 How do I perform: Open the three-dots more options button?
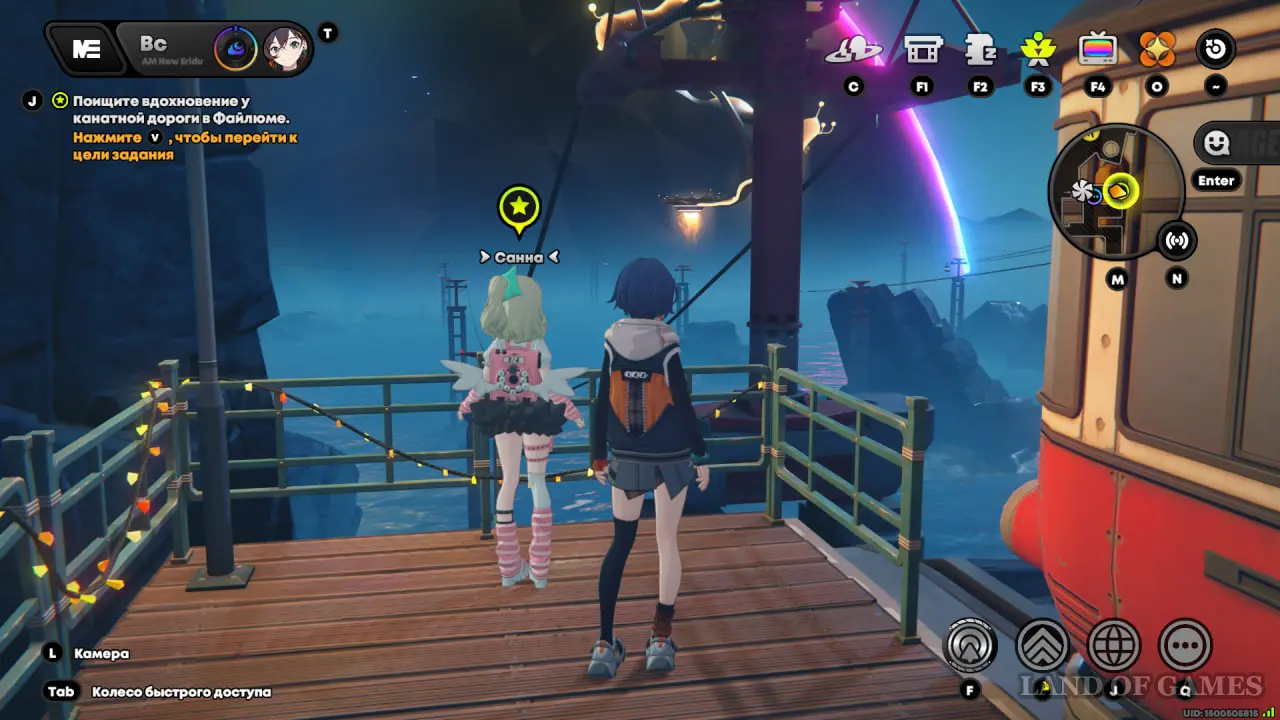1185,646
